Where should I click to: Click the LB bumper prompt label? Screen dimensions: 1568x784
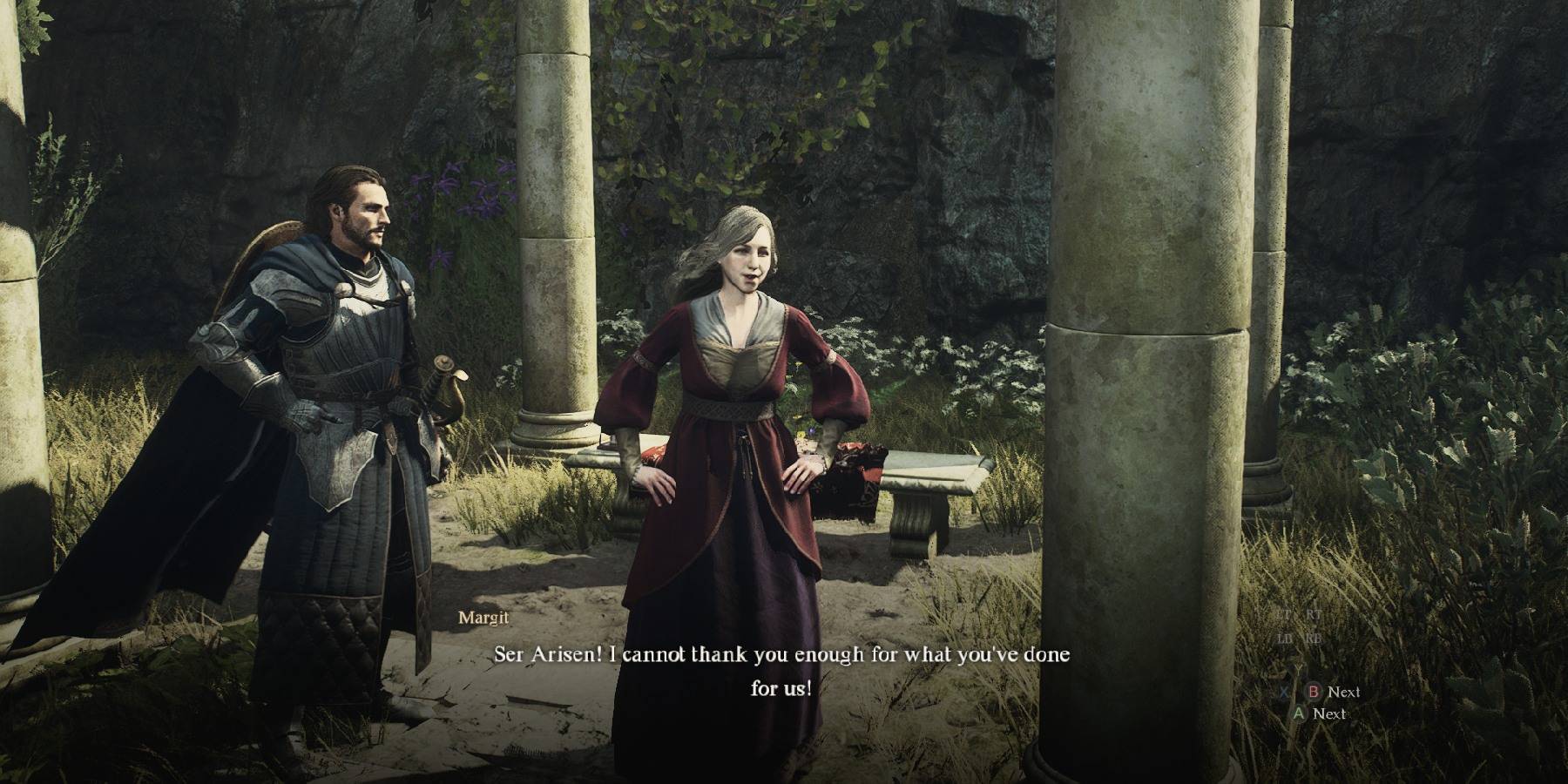click(1283, 639)
